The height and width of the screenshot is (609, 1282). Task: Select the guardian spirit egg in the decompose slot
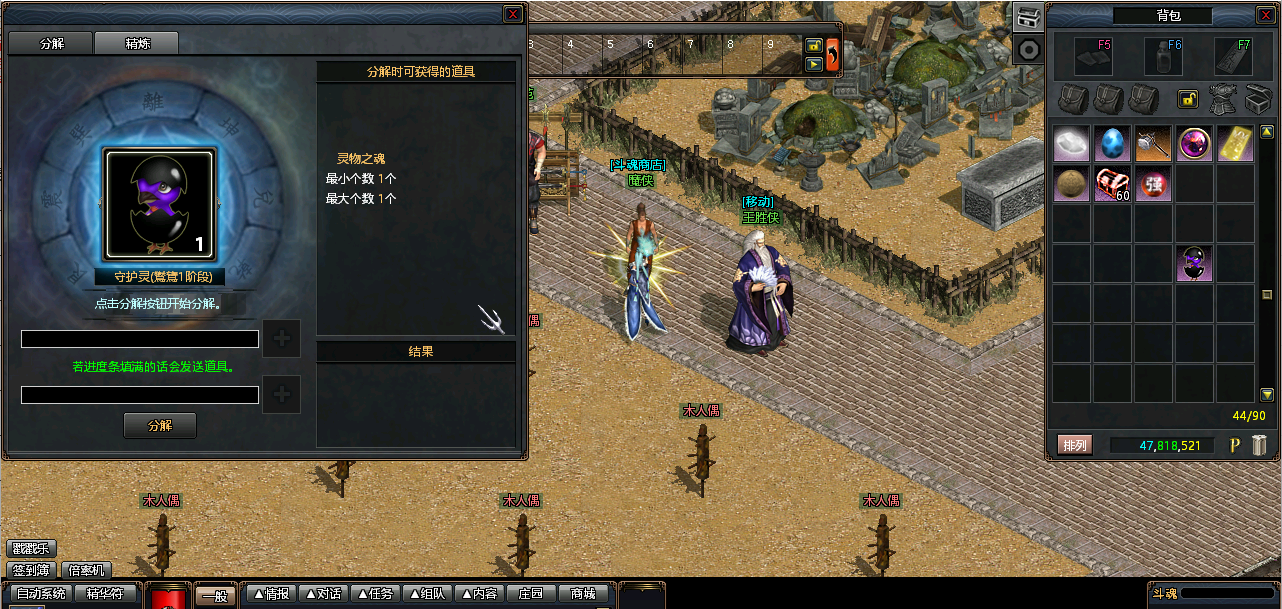point(159,205)
